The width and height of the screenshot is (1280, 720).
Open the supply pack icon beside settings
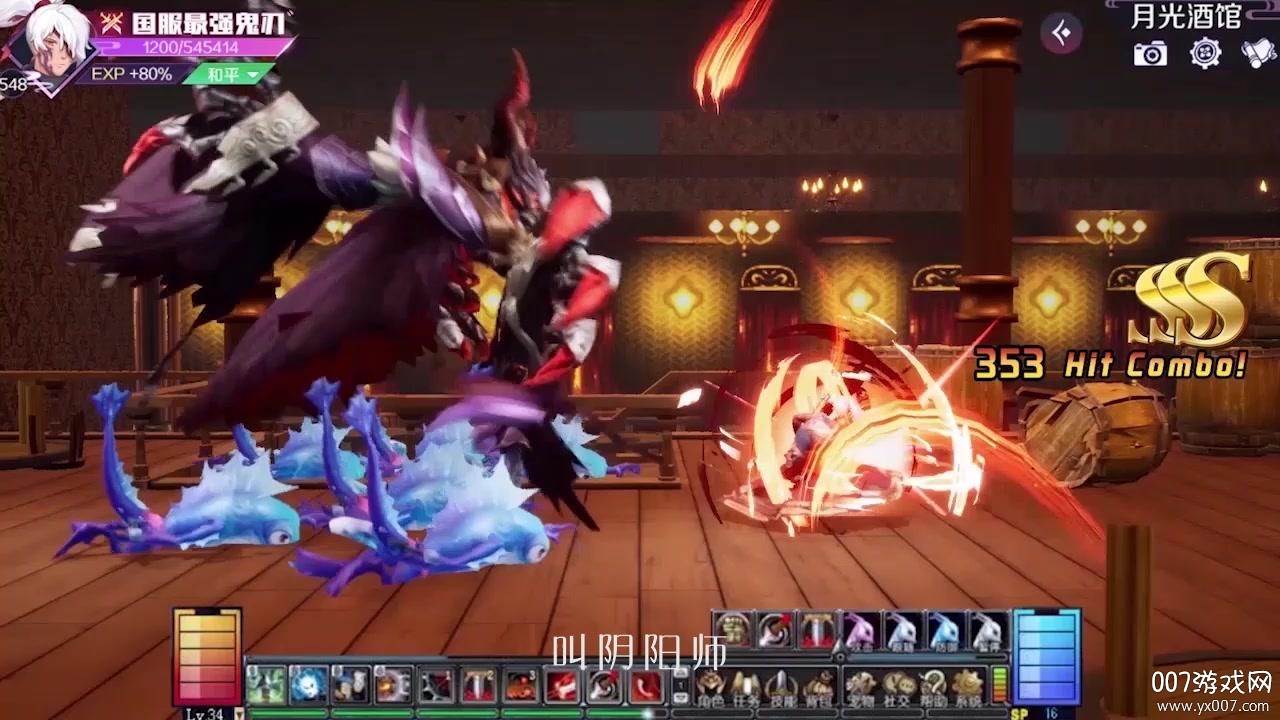click(1257, 53)
